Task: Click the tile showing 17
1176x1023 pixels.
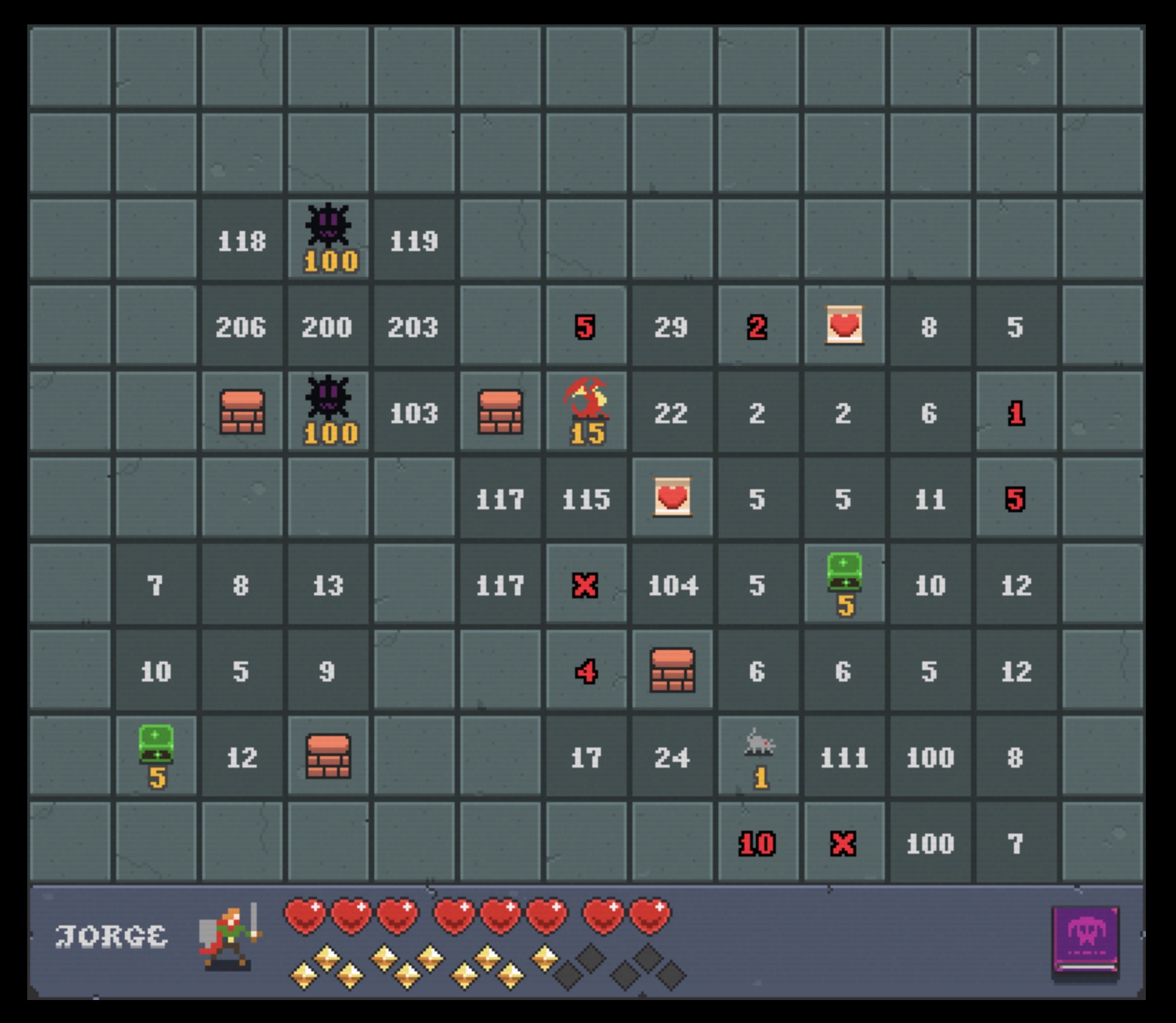Action: (x=587, y=758)
